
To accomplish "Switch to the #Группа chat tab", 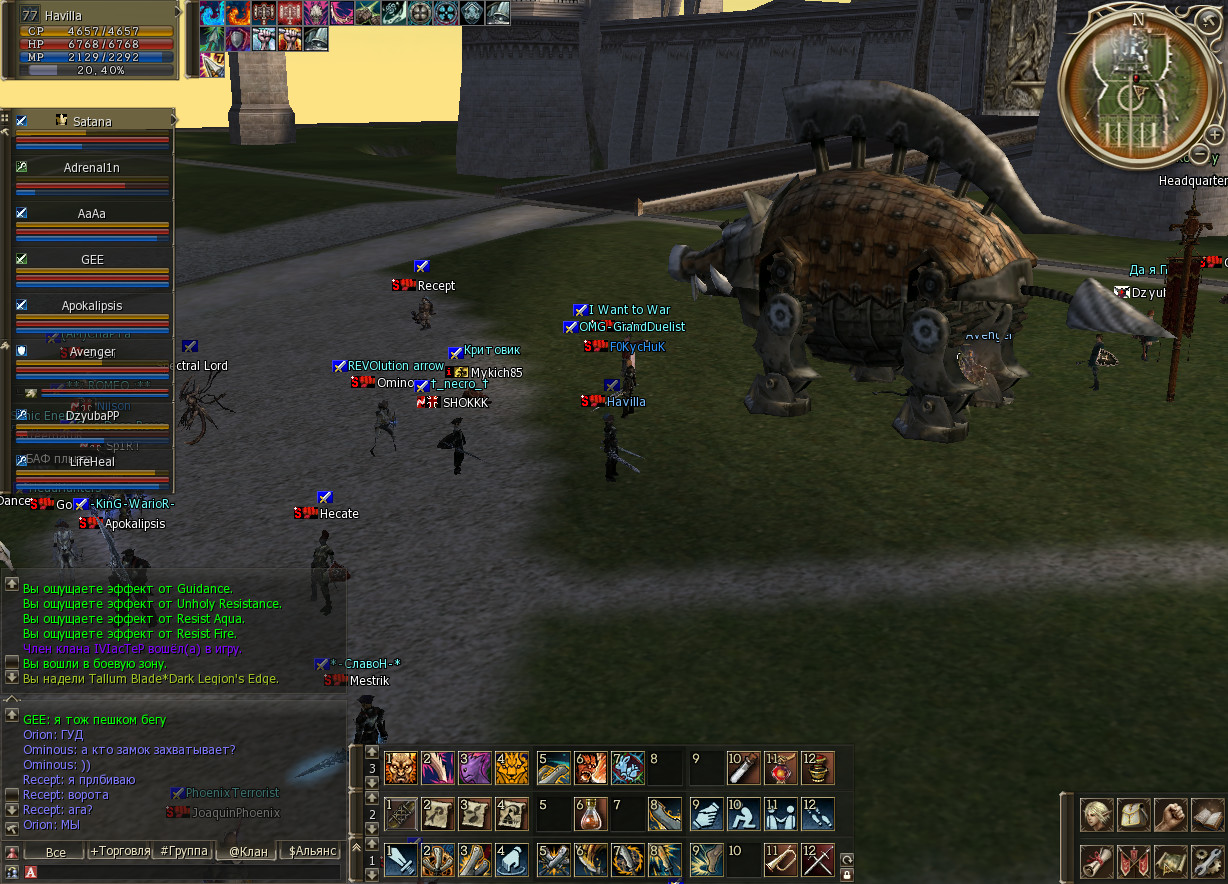I will [x=184, y=851].
